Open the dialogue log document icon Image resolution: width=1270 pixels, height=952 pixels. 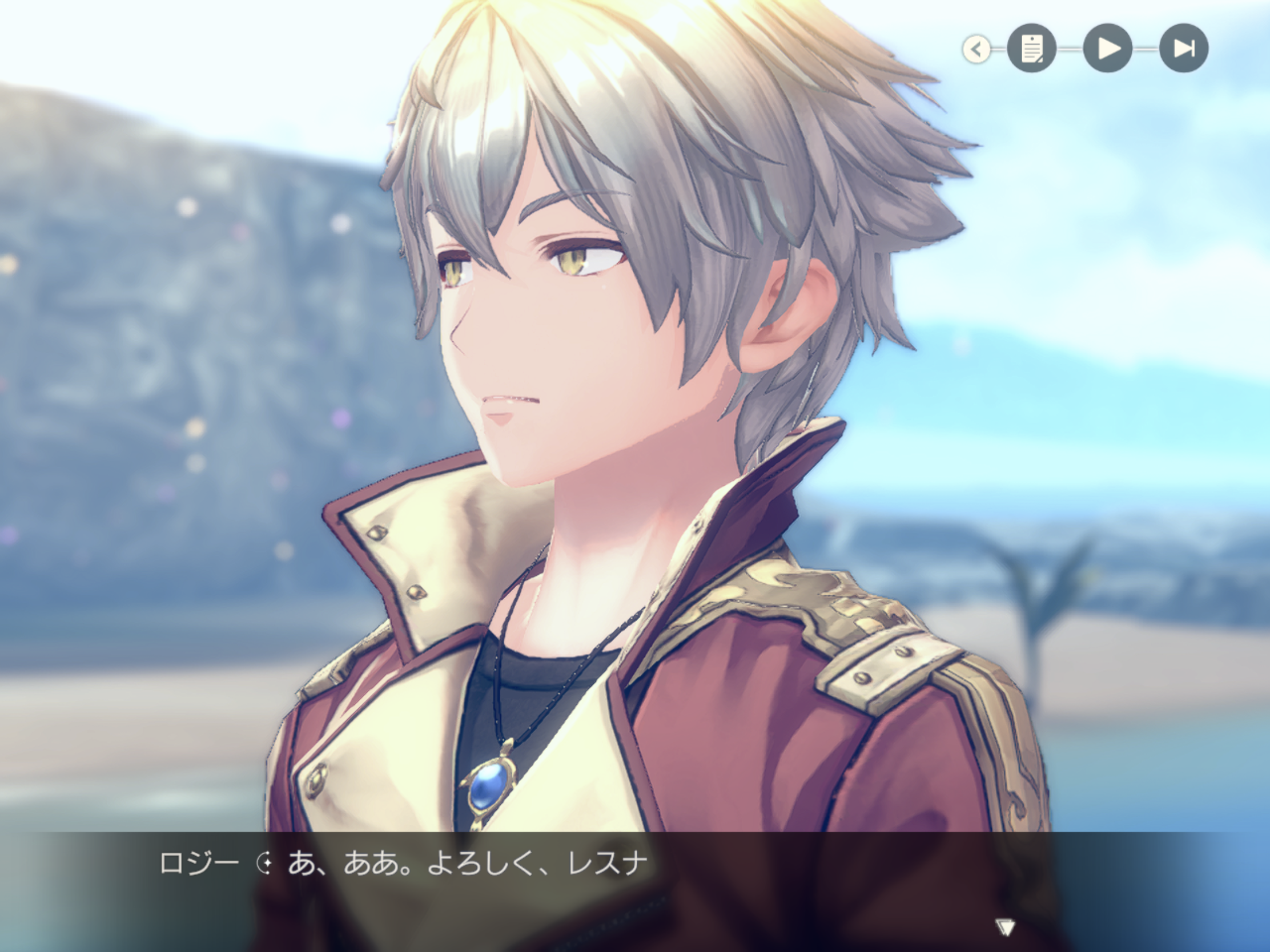1032,48
